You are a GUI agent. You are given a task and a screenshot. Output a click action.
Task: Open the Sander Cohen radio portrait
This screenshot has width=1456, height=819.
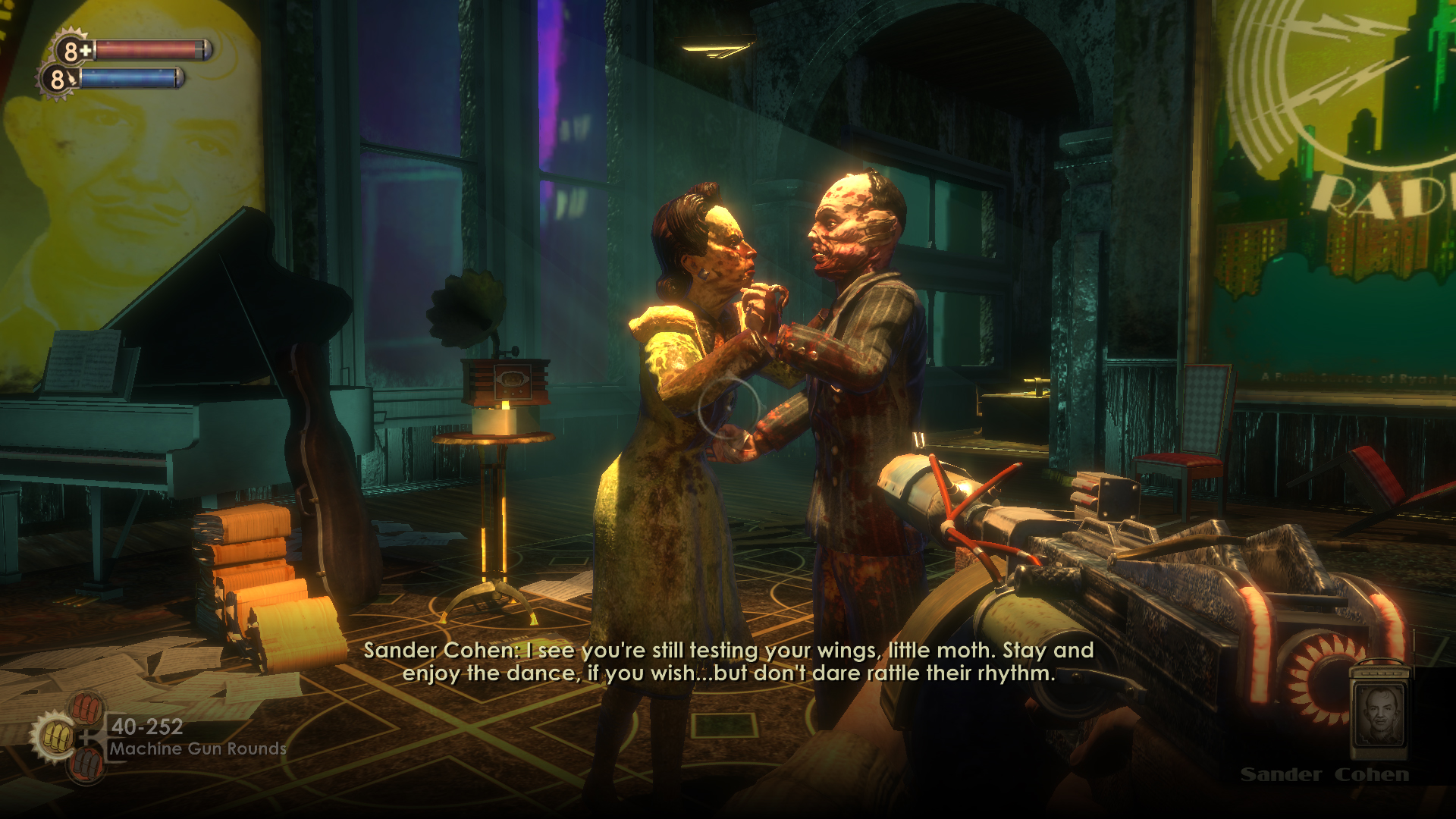pyautogui.click(x=1379, y=717)
